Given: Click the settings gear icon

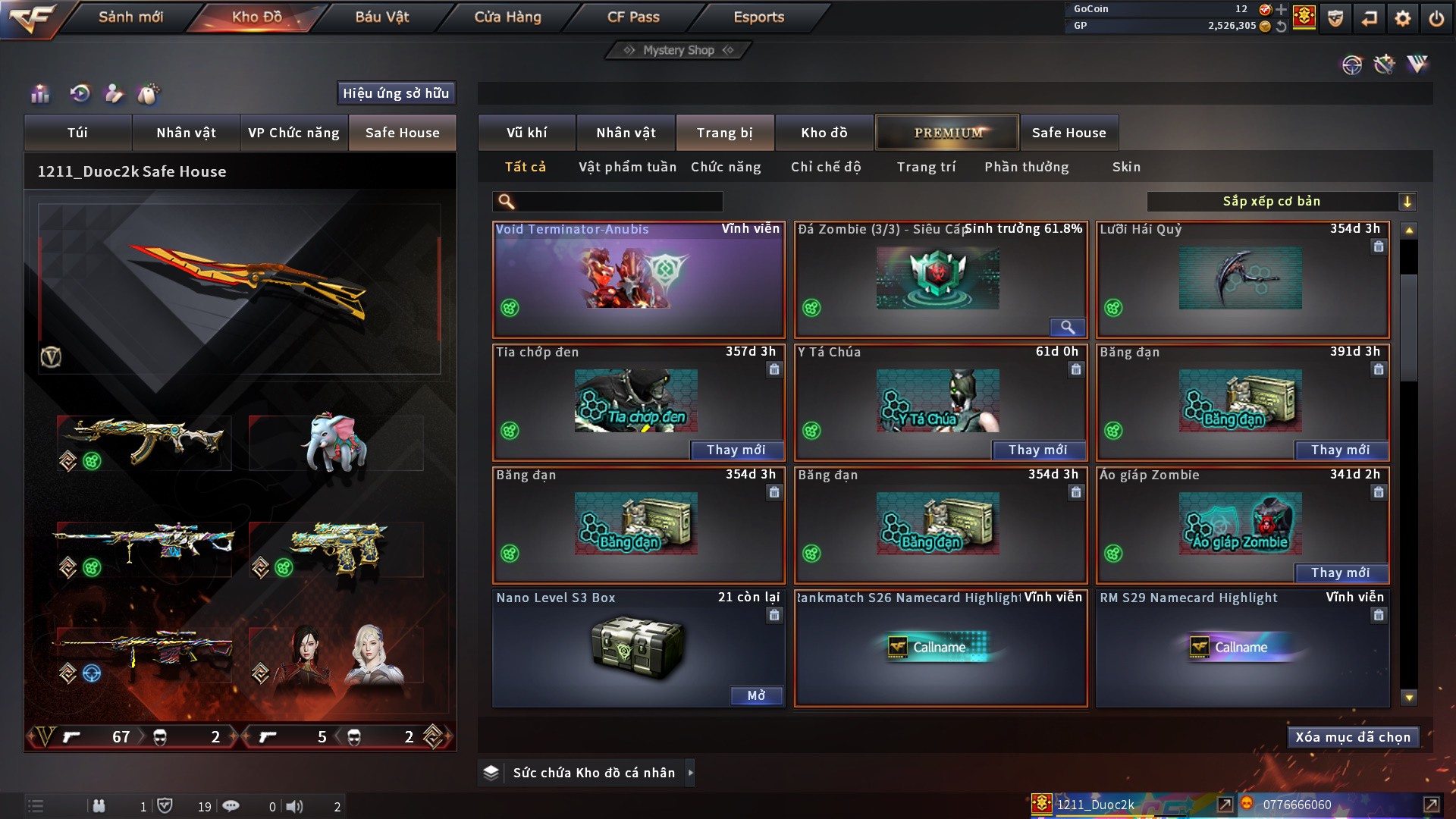Looking at the screenshot, I should tap(1403, 18).
